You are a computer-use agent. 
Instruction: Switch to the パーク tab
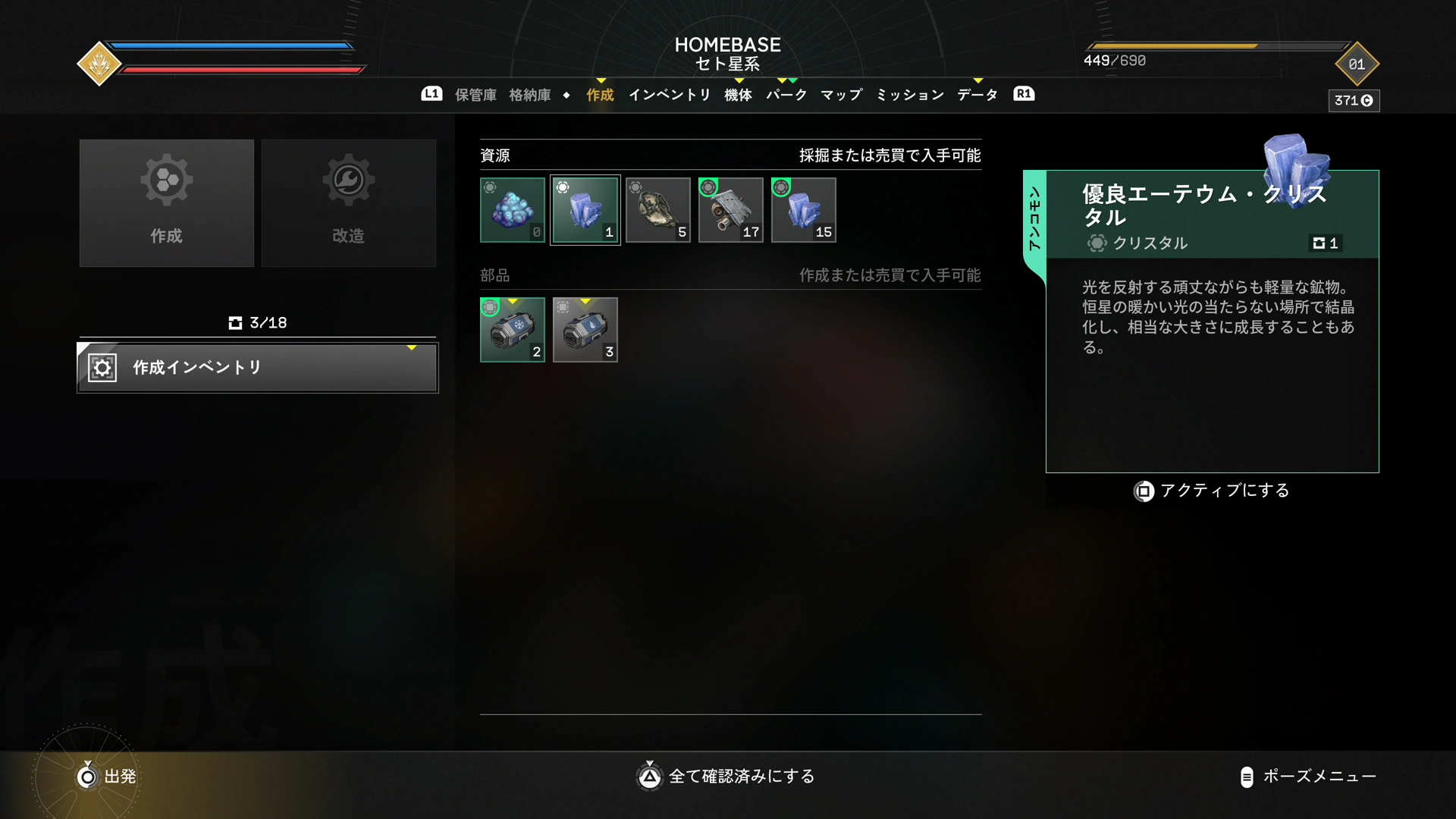[x=786, y=95]
